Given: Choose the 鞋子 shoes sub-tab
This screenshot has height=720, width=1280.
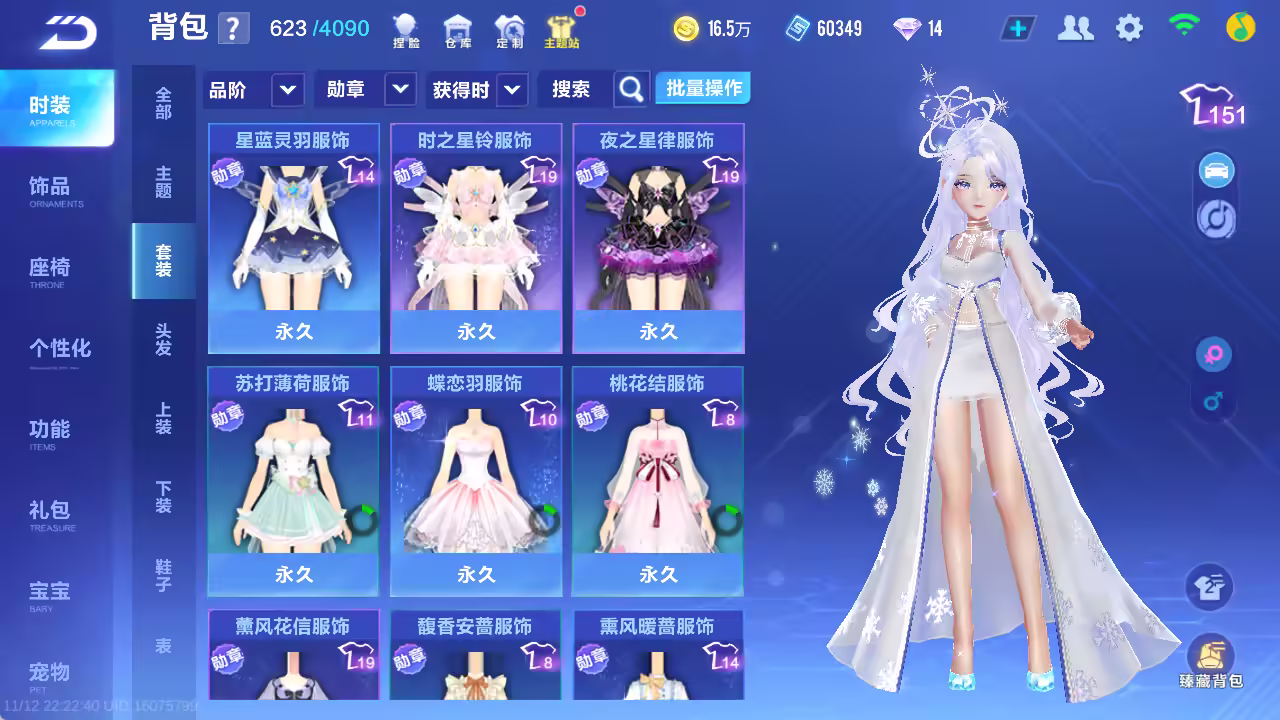Looking at the screenshot, I should [163, 575].
